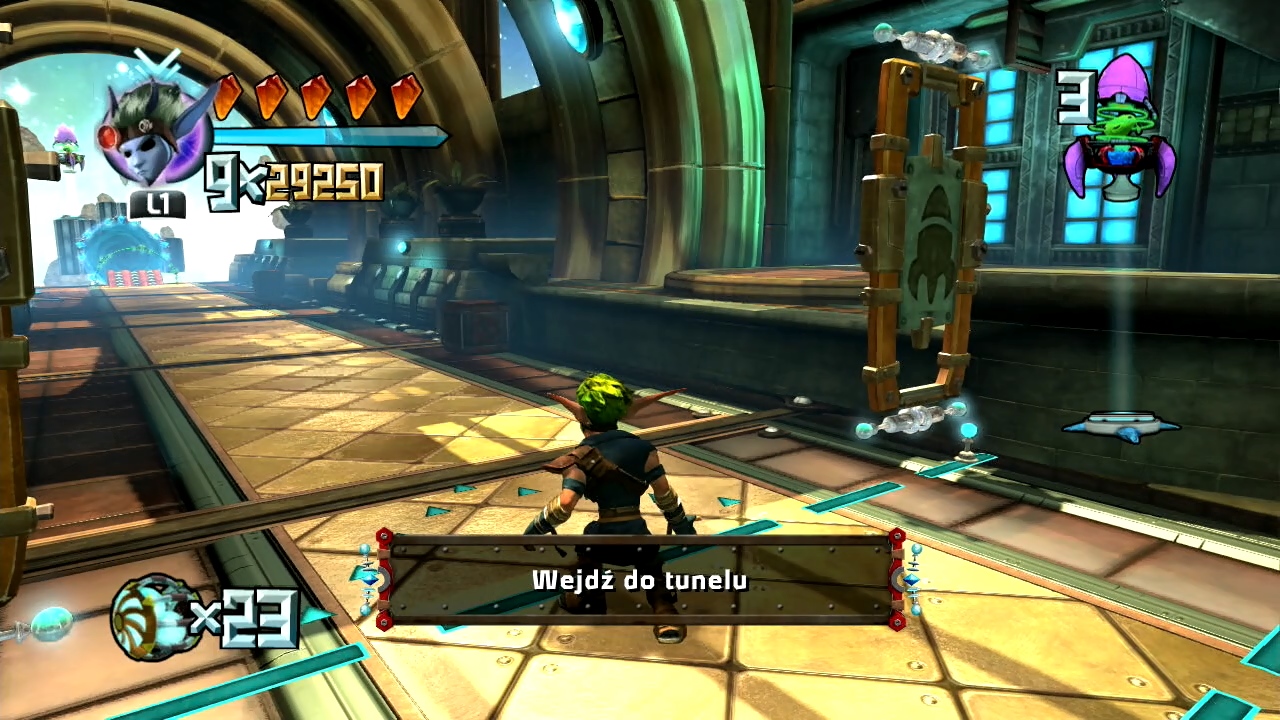
Task: Select the disc ammo icon
Action: point(150,616)
